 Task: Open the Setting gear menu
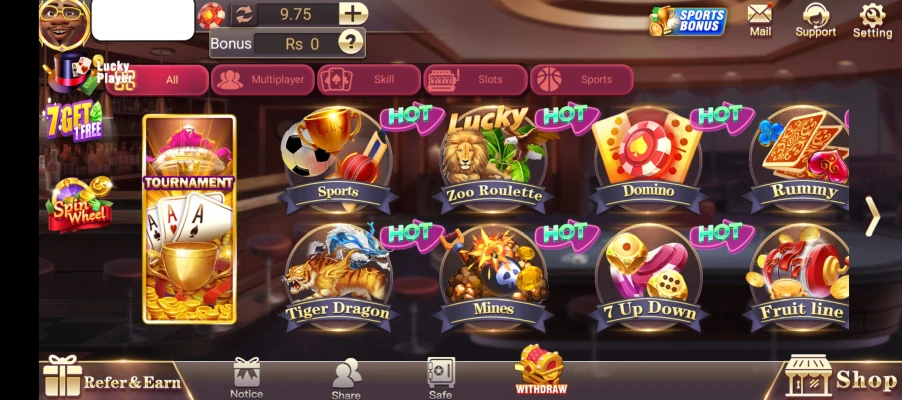pos(872,19)
